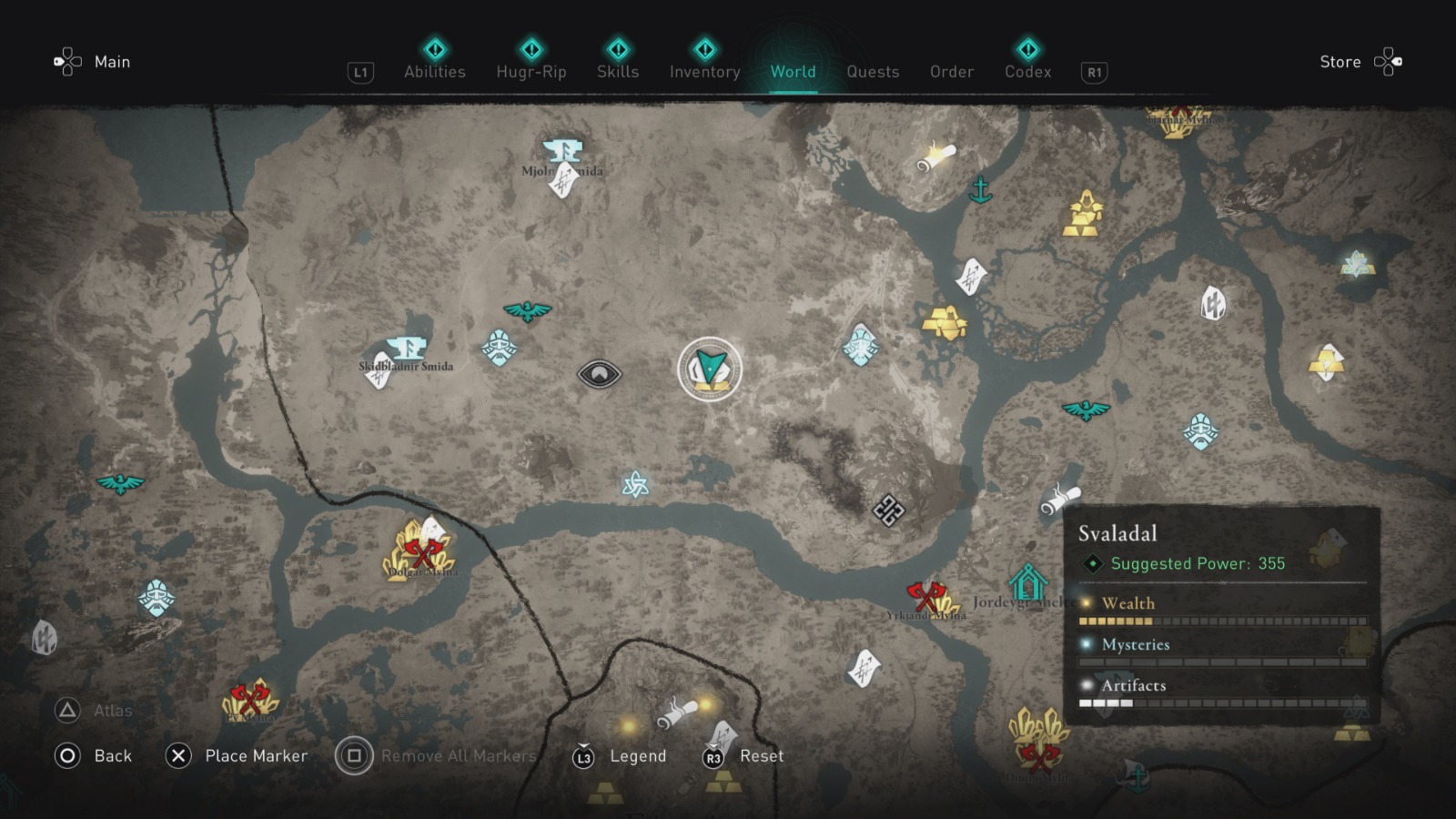
Task: Switch to the Quests tab
Action: click(873, 72)
